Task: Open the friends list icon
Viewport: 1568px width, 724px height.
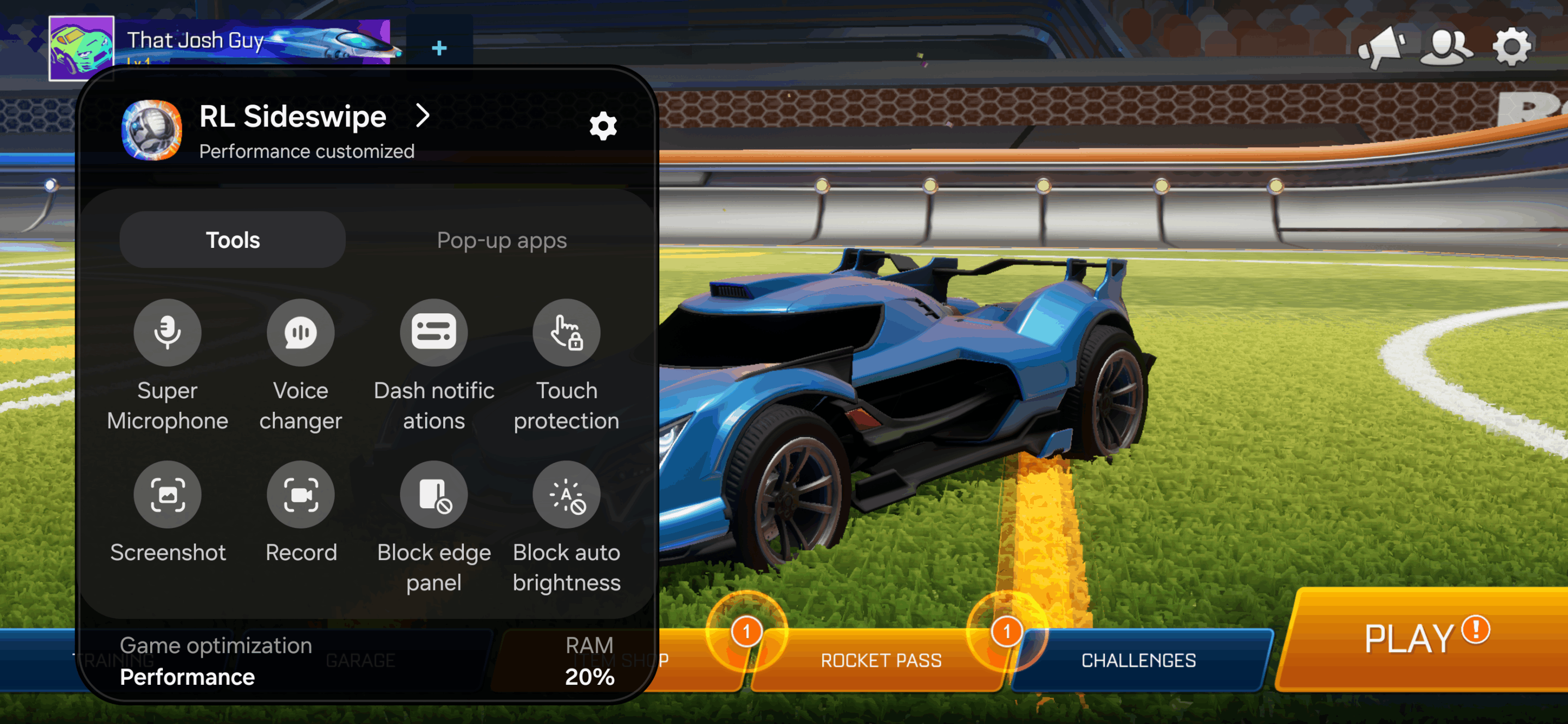Action: [x=1446, y=46]
